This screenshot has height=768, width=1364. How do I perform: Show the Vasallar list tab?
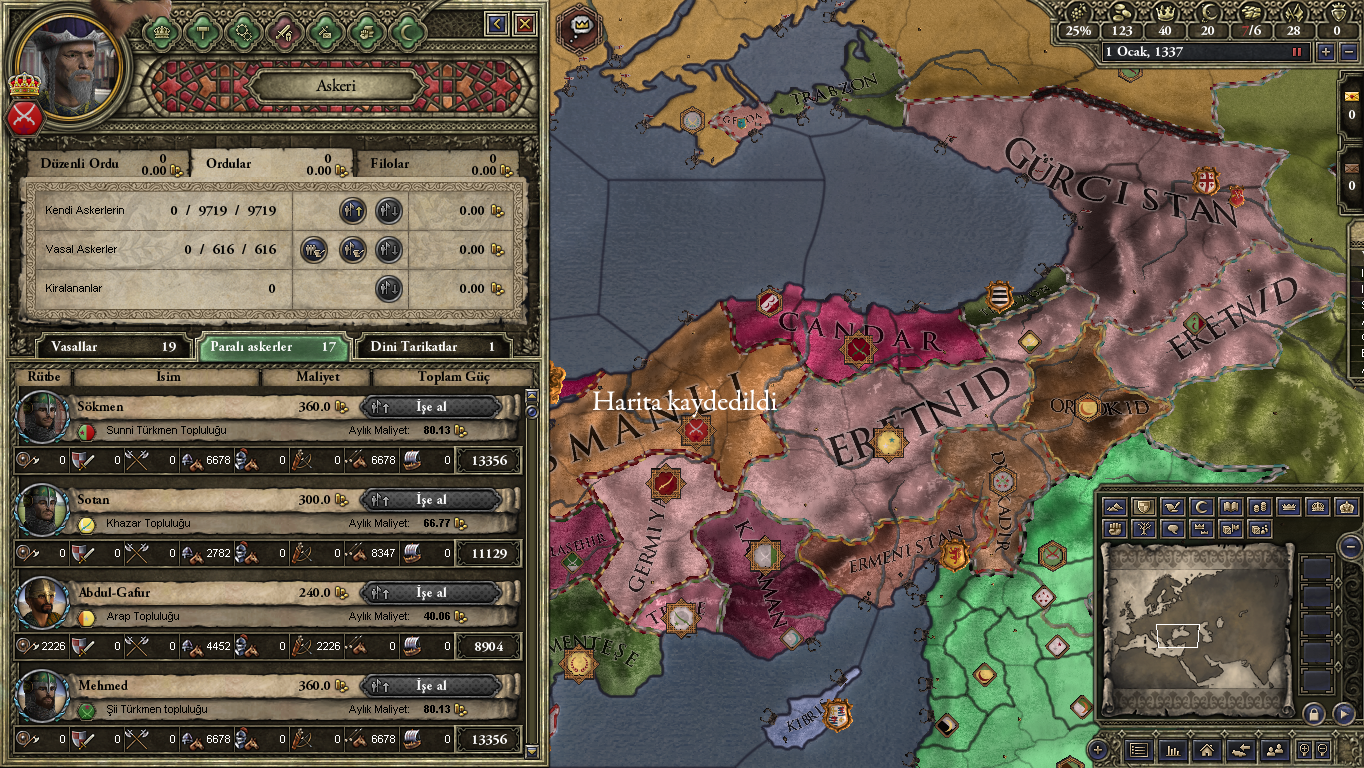pos(104,347)
